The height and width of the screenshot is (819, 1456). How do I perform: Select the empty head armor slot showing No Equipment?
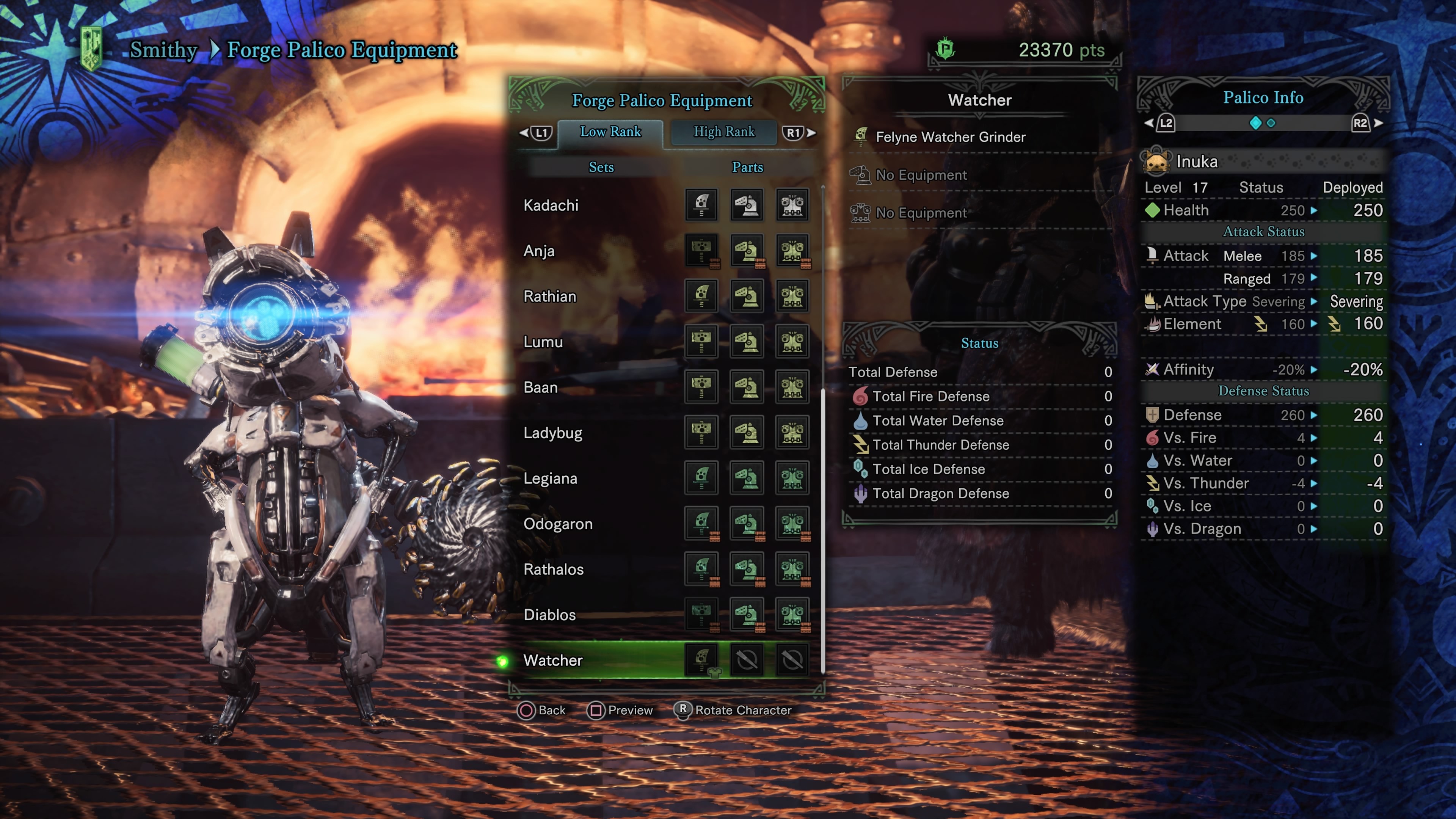861,175
